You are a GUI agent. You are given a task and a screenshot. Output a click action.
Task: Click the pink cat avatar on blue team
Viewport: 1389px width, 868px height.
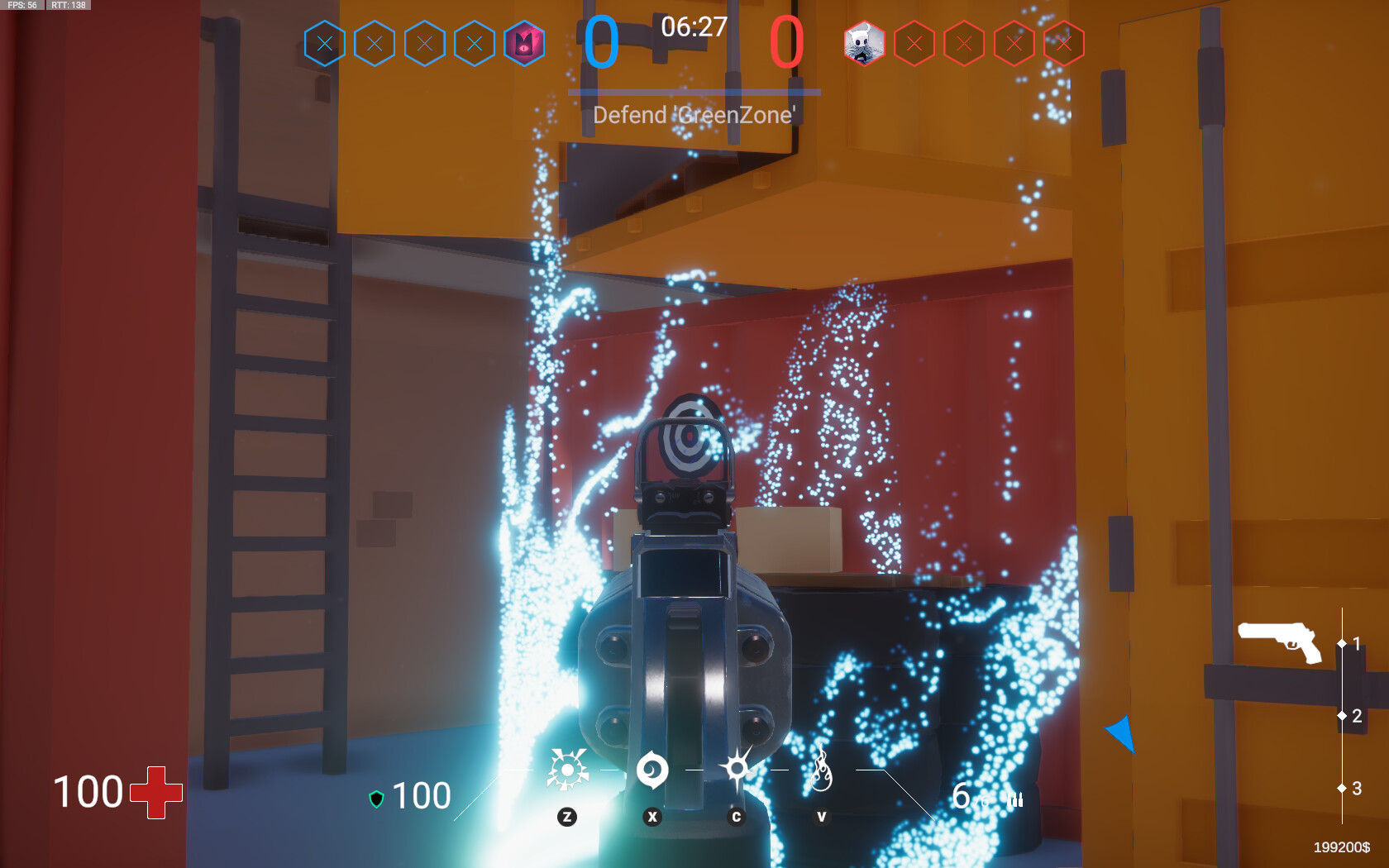[x=524, y=43]
